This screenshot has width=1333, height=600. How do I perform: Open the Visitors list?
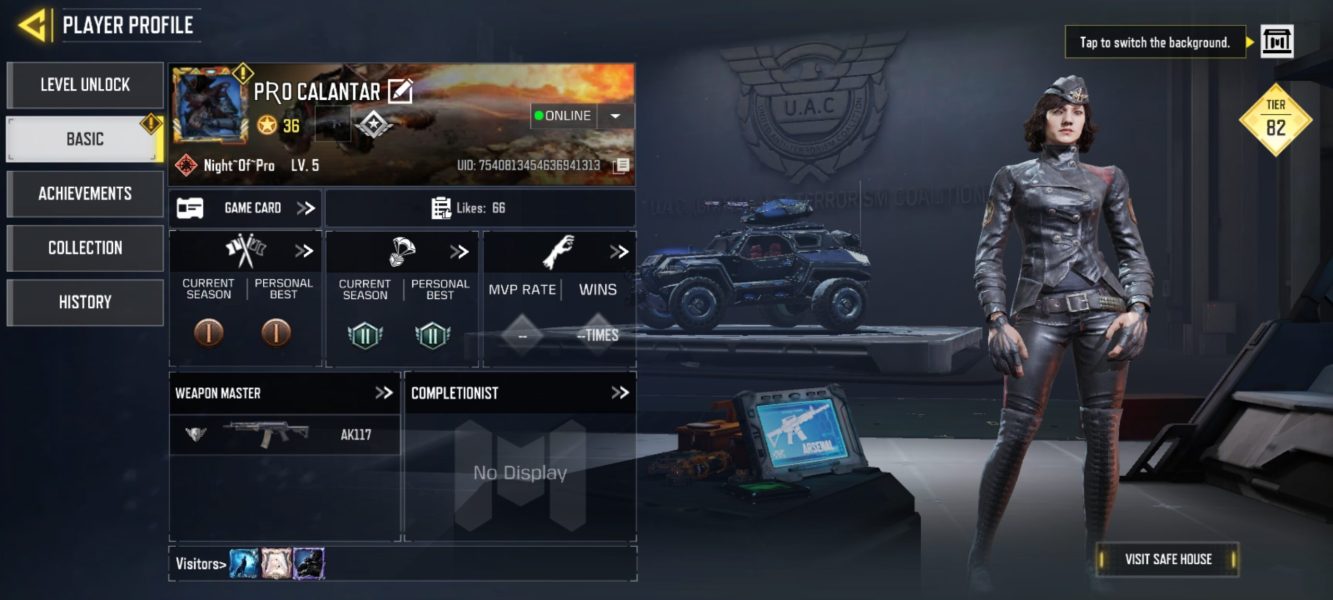200,564
